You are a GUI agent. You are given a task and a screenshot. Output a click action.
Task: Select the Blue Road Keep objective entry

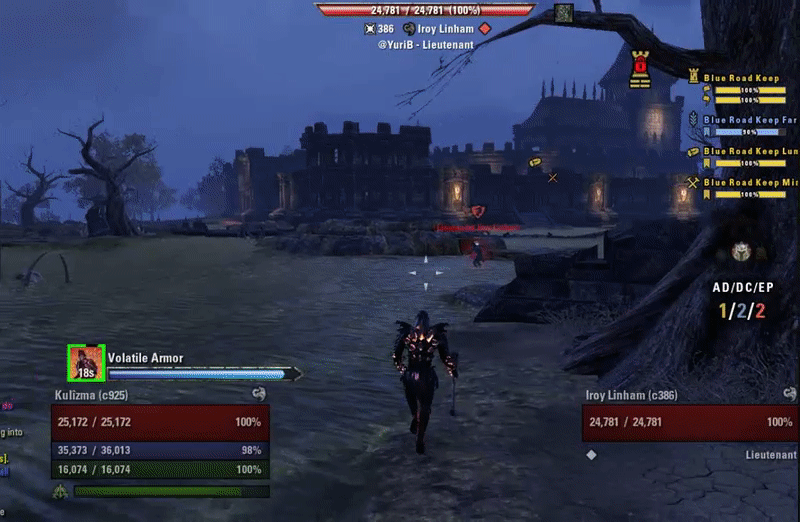click(x=740, y=78)
